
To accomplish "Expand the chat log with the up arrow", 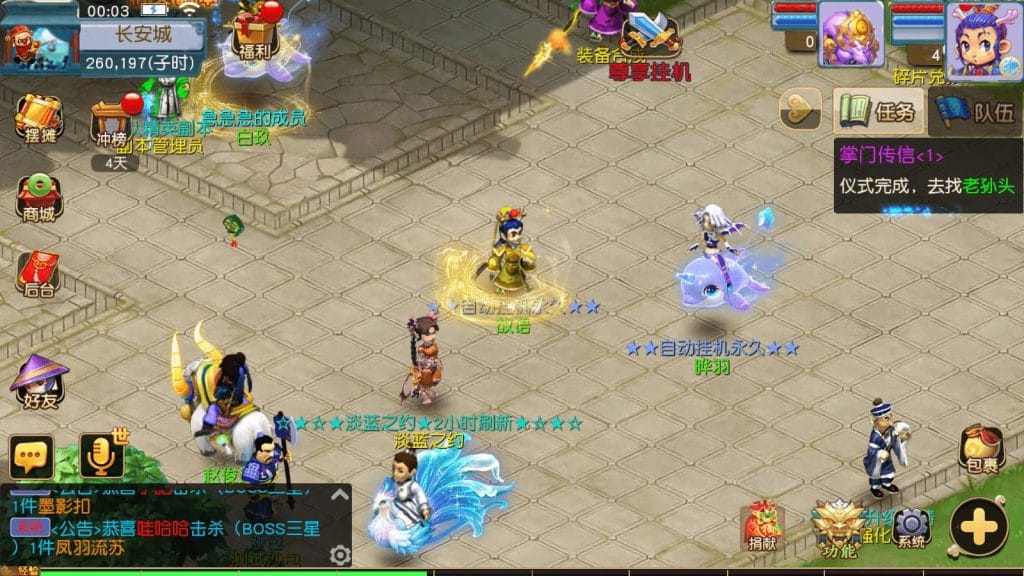I will (x=340, y=493).
